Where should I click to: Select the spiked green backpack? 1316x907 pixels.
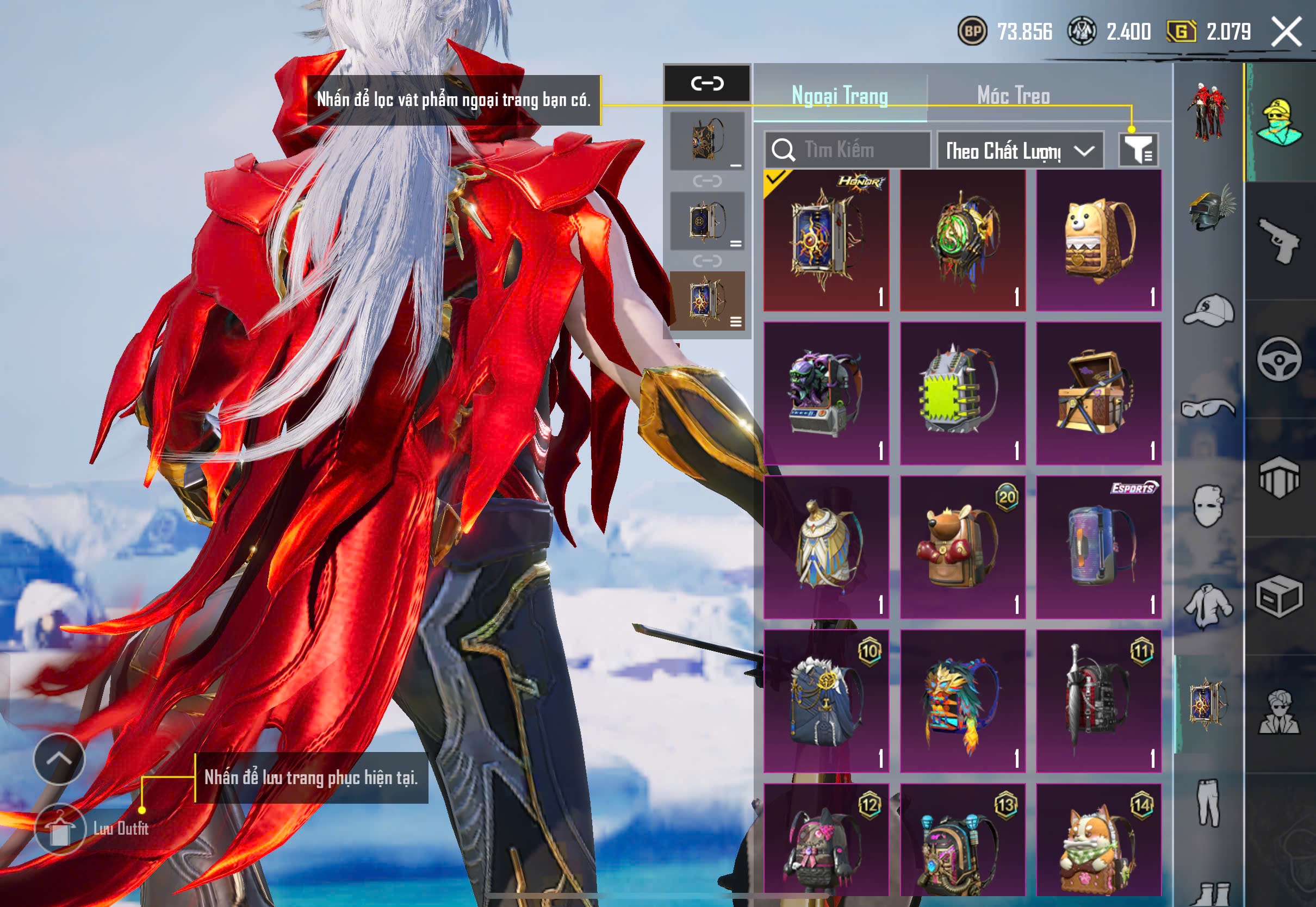pyautogui.click(x=963, y=393)
